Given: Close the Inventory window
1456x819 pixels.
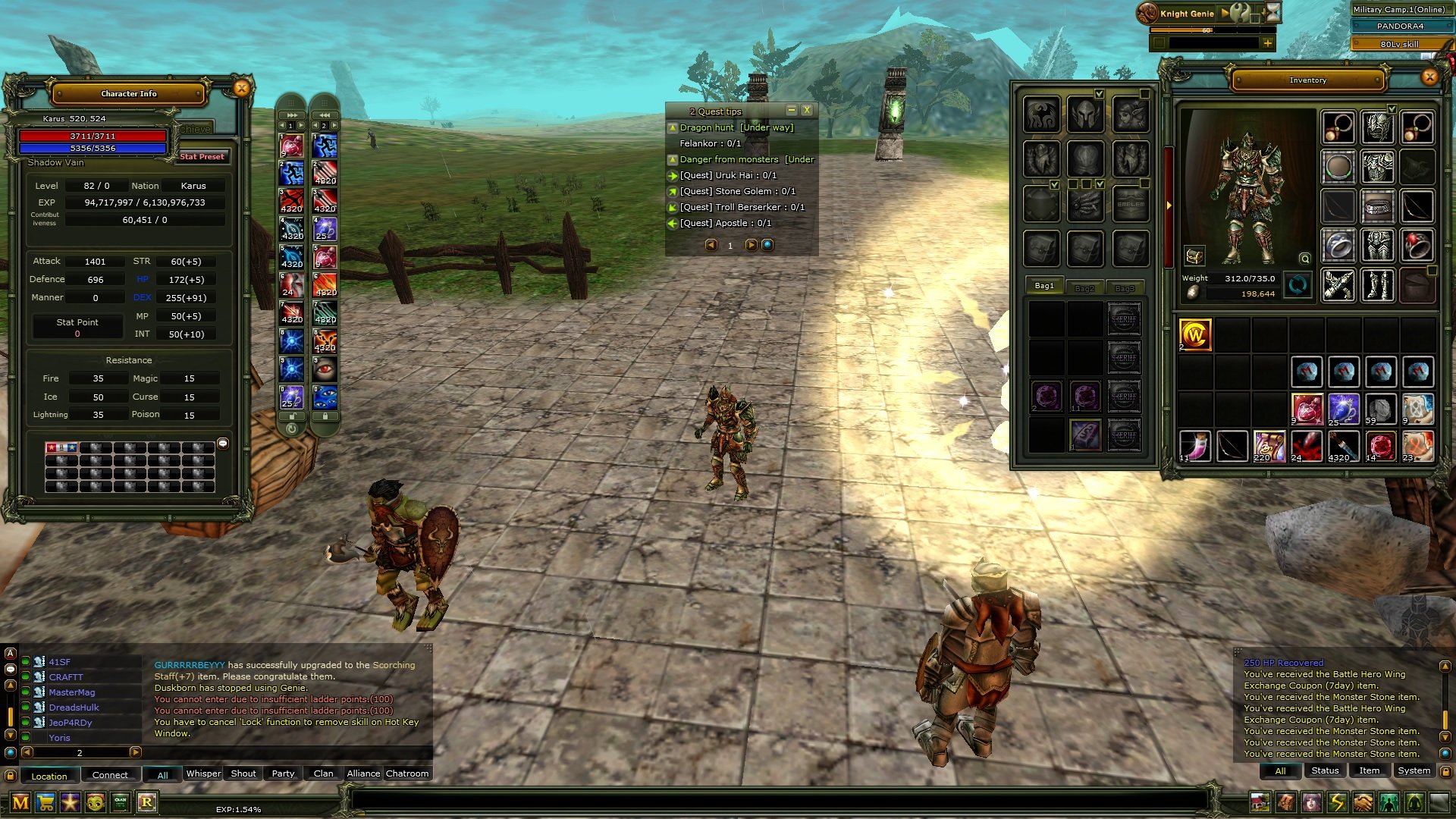Looking at the screenshot, I should click(x=1429, y=77).
